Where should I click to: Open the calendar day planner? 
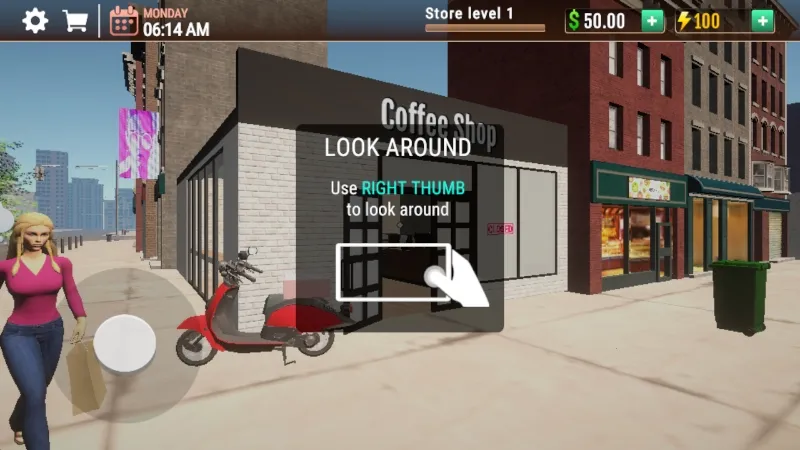pos(124,20)
